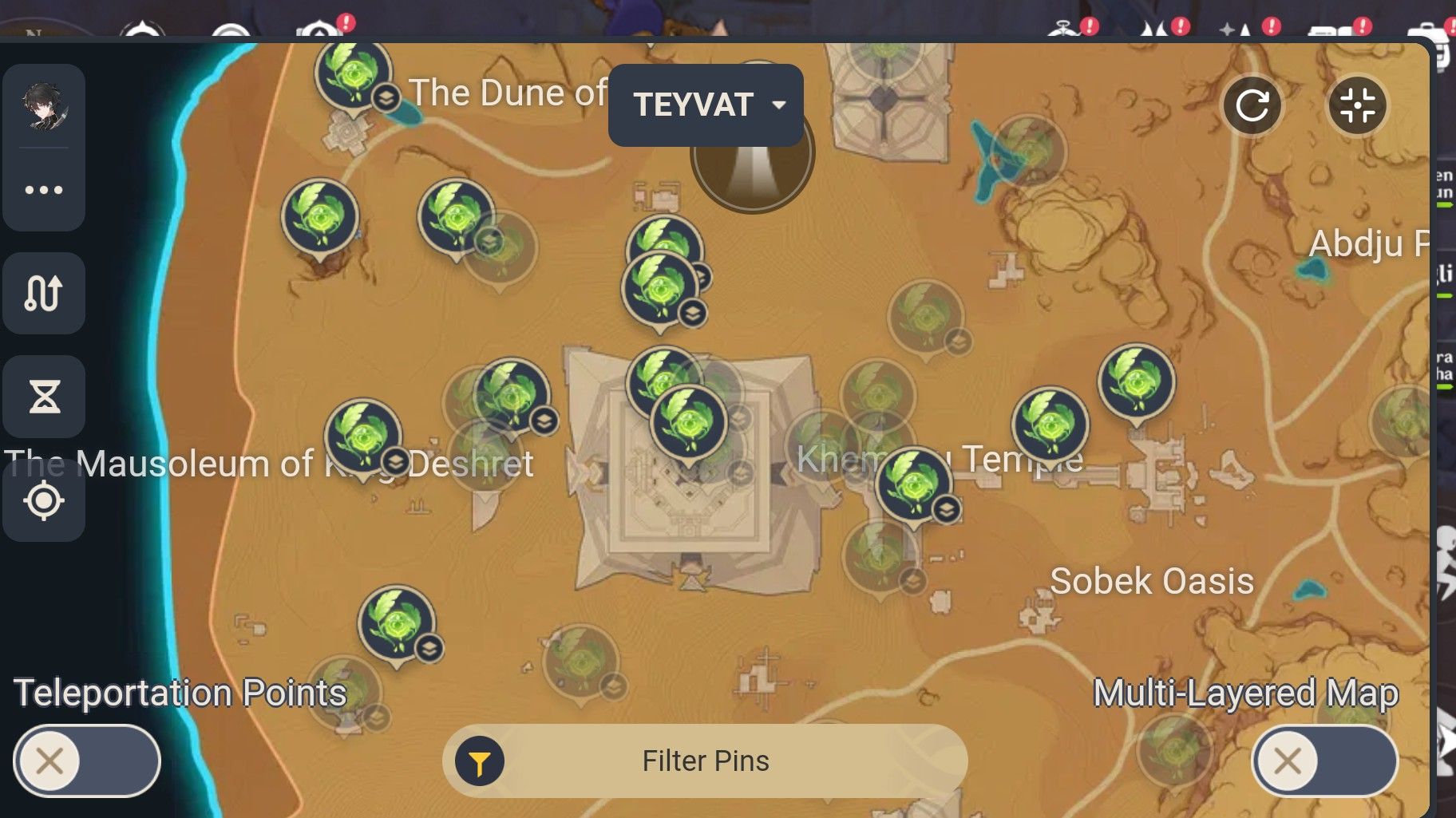The height and width of the screenshot is (818, 1456).
Task: Click the recenter map icon top right
Action: [1357, 105]
